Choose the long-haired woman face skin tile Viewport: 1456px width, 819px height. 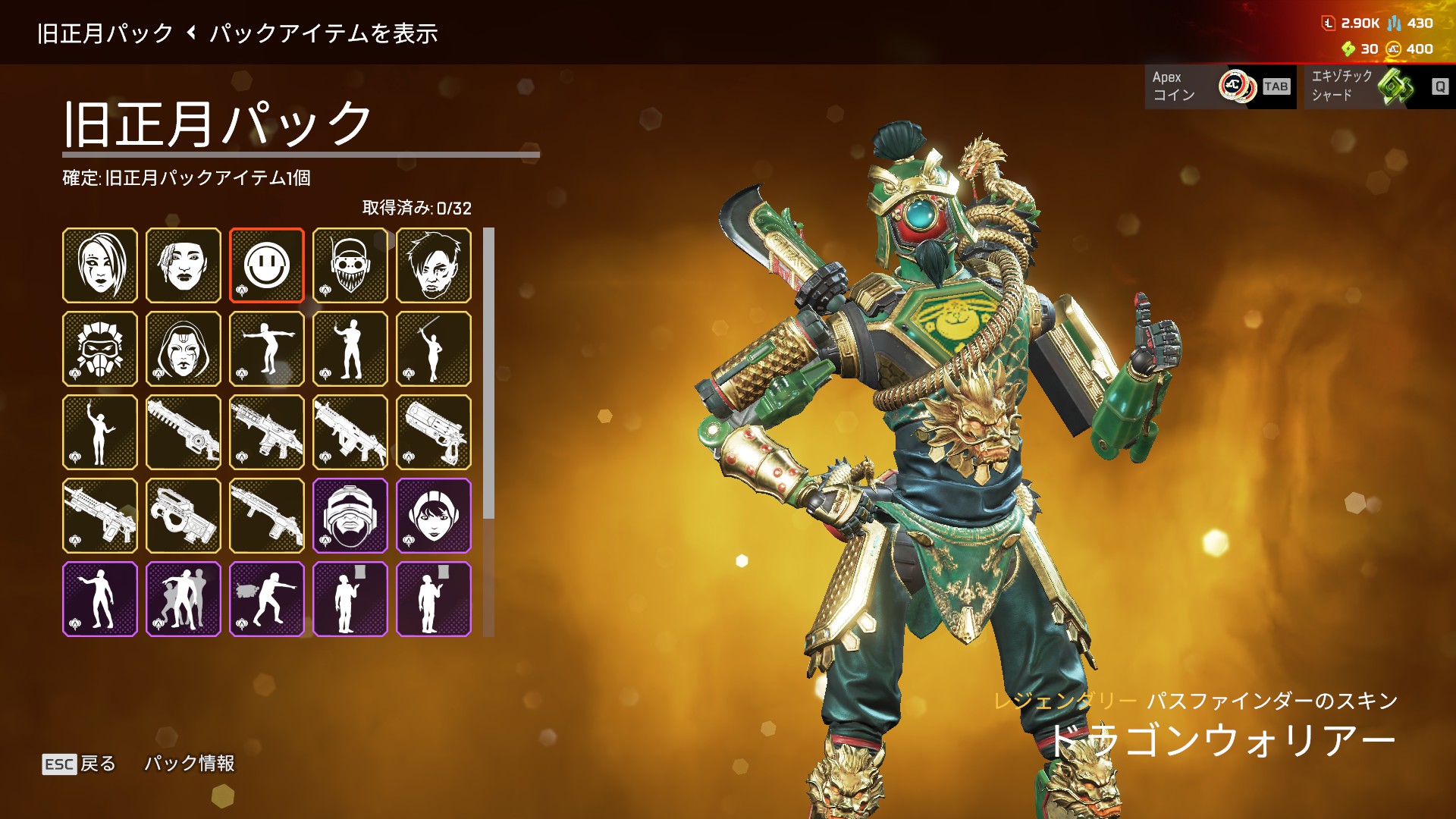pyautogui.click(x=100, y=265)
